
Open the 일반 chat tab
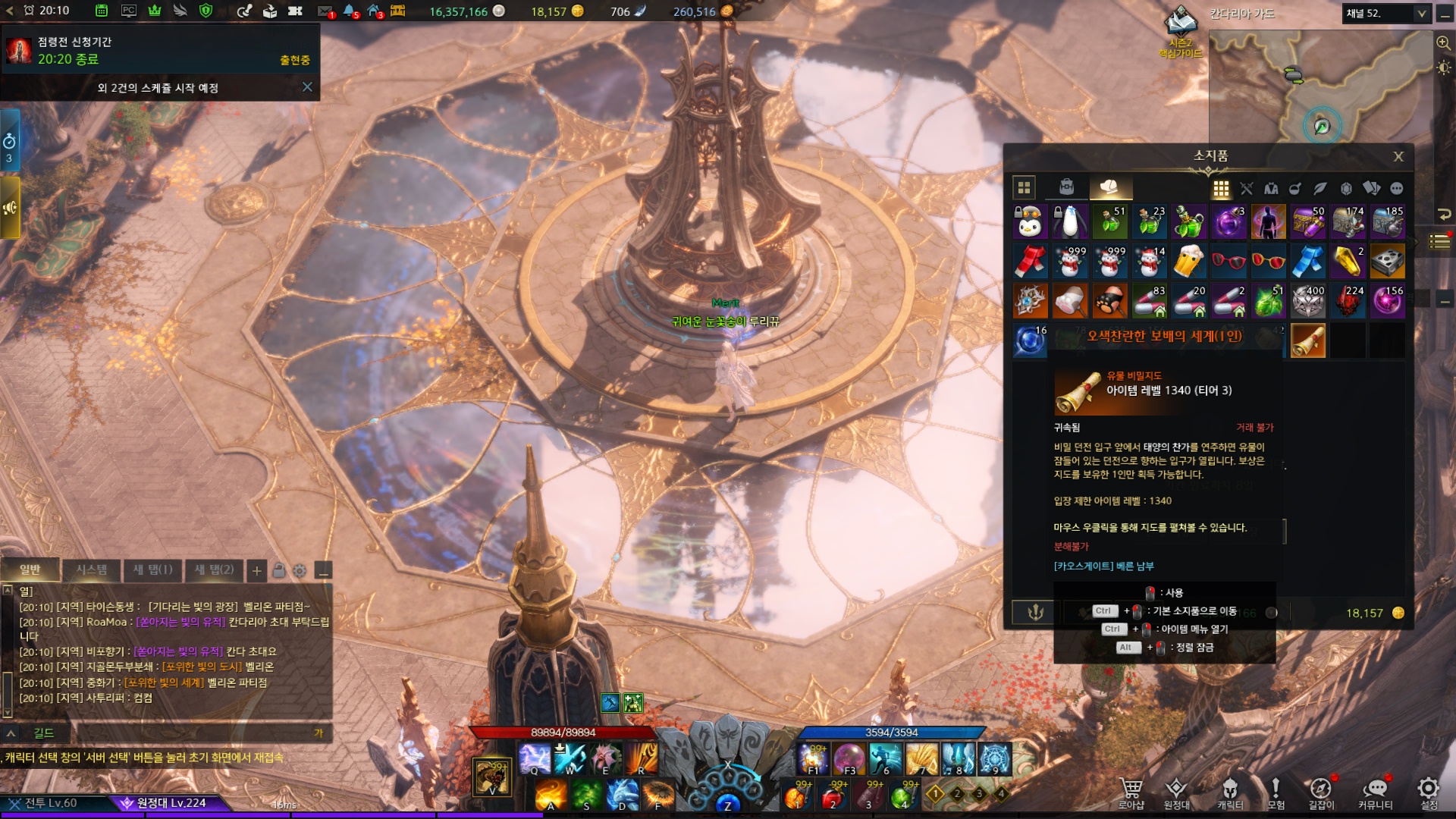coord(30,570)
